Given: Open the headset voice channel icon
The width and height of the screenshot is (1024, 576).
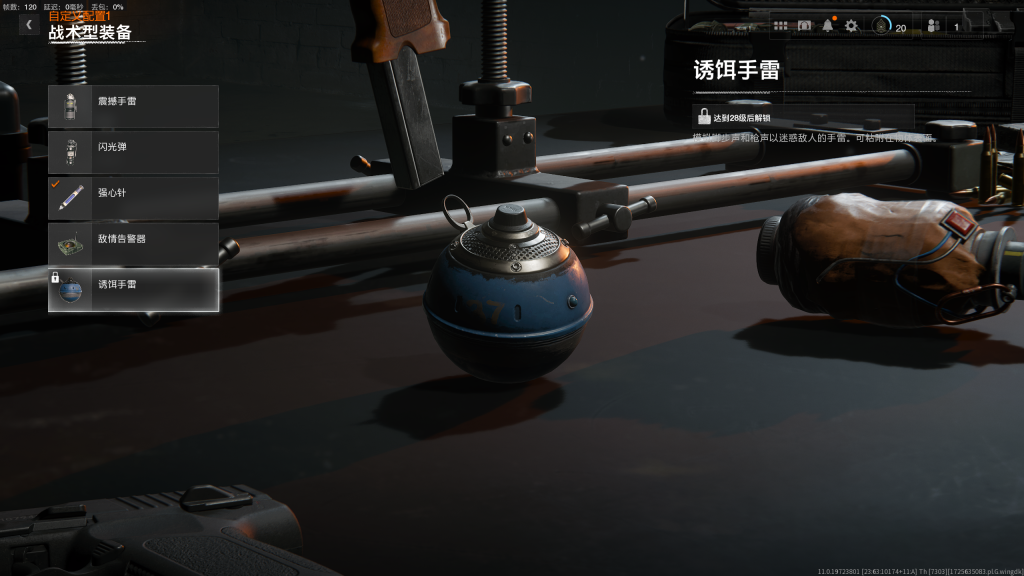Looking at the screenshot, I should (805, 26).
